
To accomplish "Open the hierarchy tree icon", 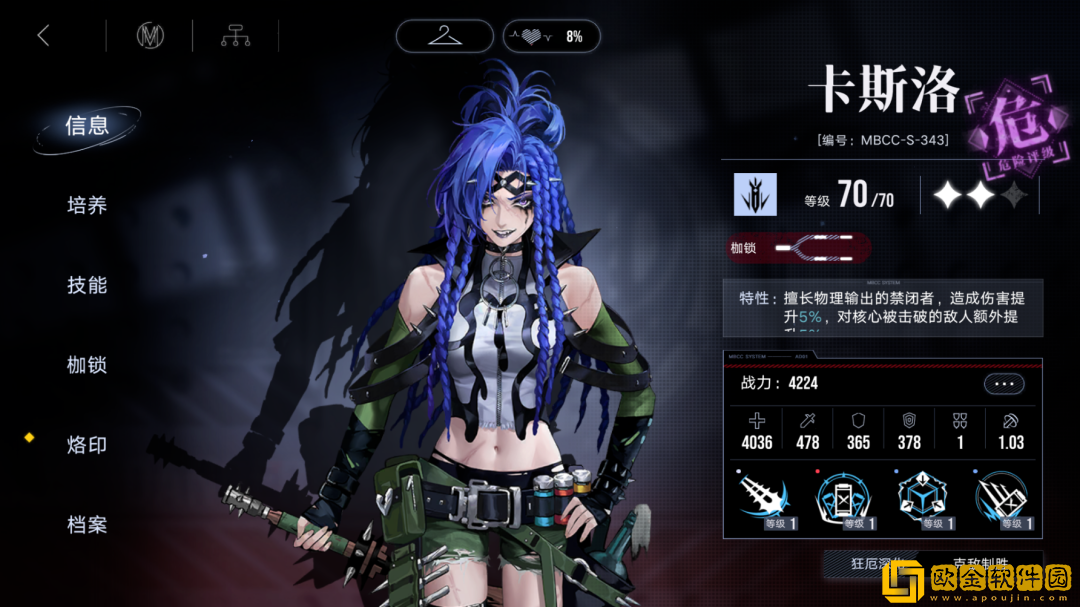I will (235, 37).
